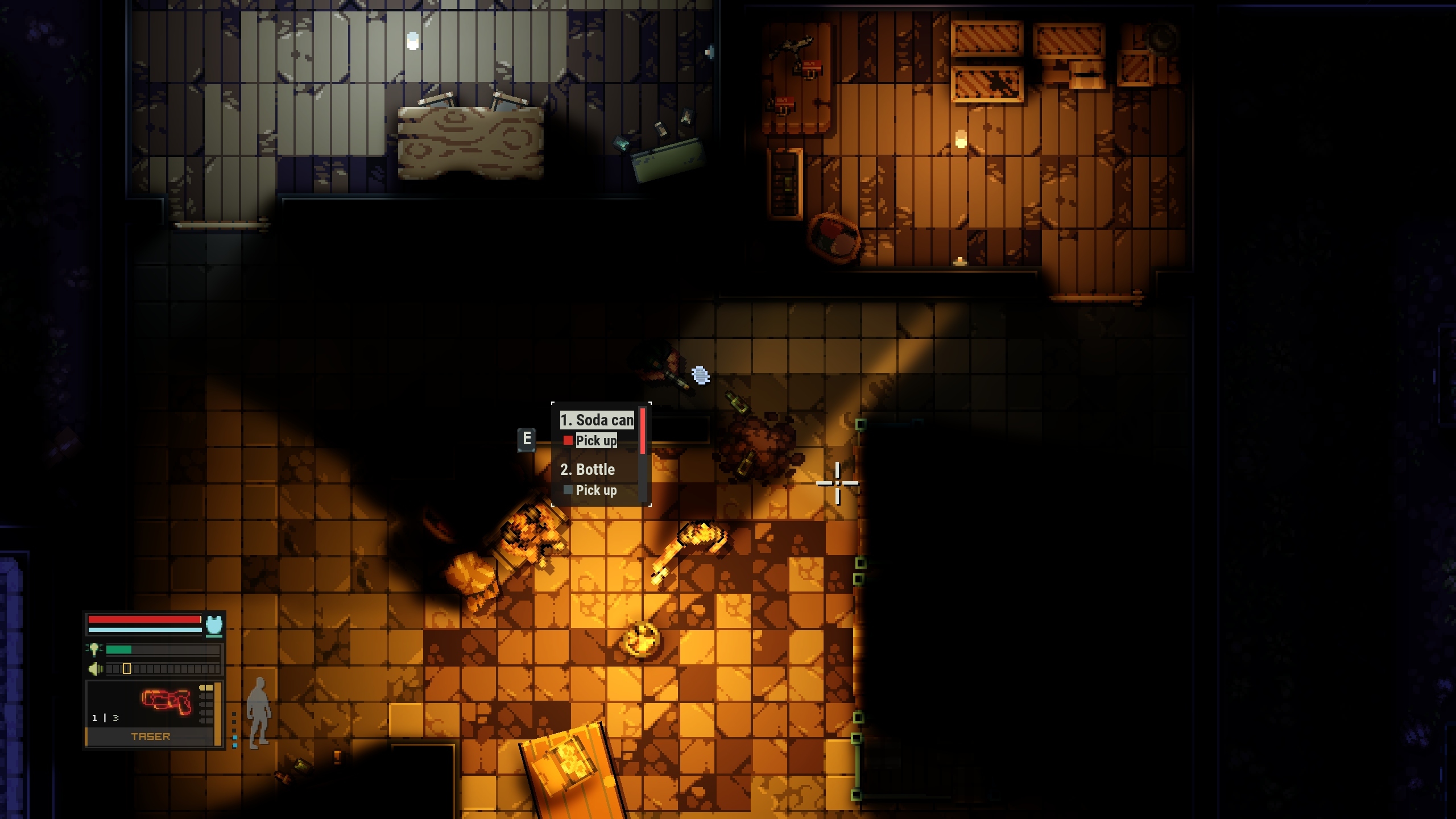The width and height of the screenshot is (1456, 819).
Task: Toggle the yellow highlighted segment on the sound meter
Action: click(x=126, y=669)
